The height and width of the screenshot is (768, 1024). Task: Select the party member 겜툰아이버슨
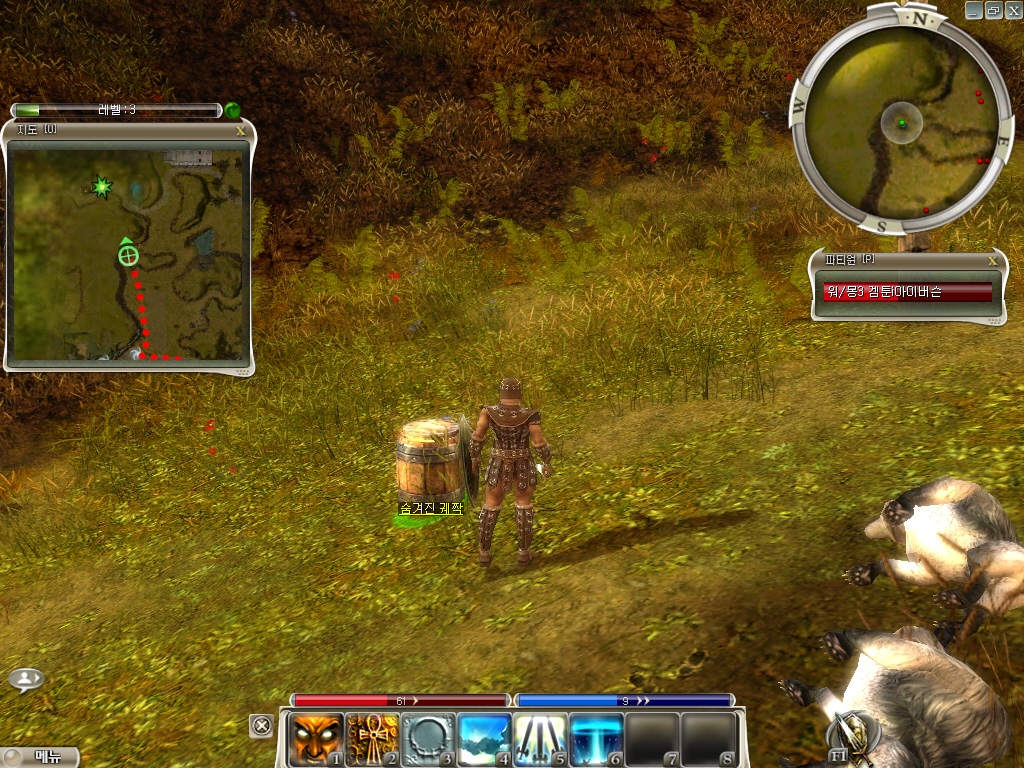907,292
